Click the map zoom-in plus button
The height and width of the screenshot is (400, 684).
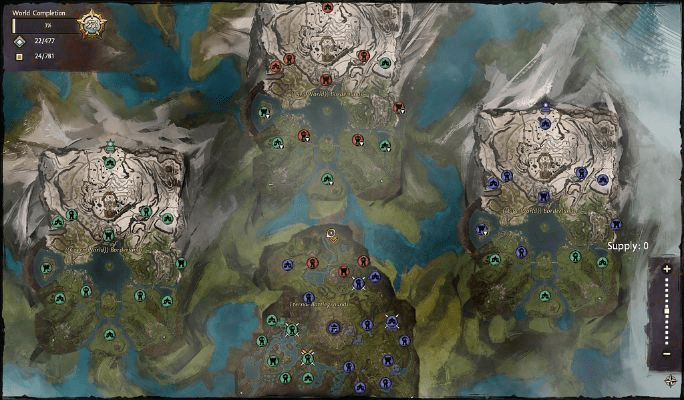[667, 269]
